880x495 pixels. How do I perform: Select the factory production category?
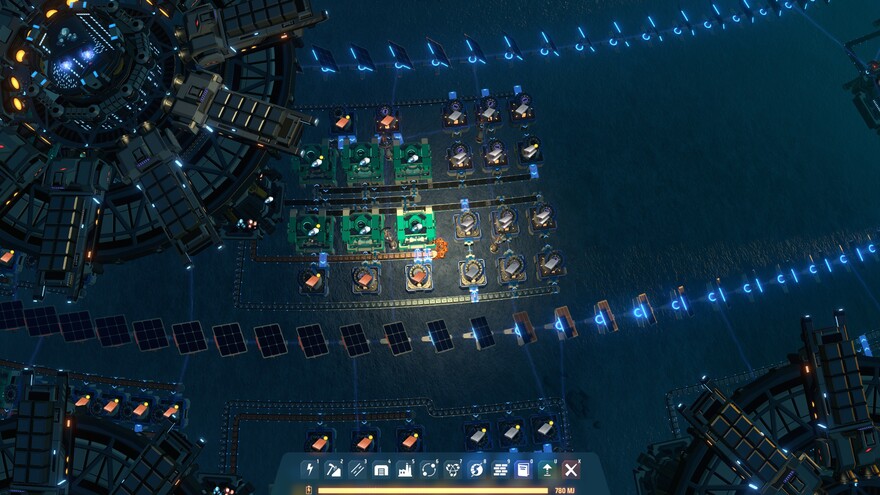[405, 469]
